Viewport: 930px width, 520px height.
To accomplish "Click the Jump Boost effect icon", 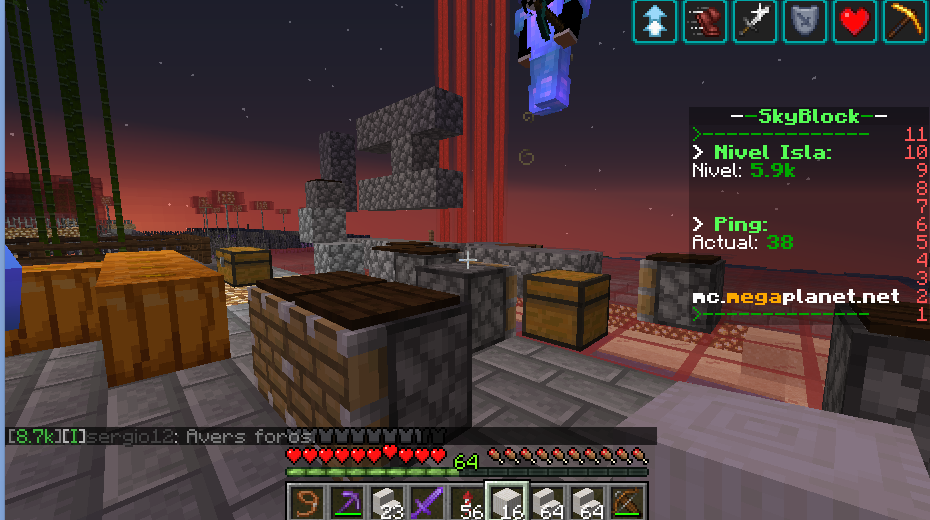I will (655, 21).
